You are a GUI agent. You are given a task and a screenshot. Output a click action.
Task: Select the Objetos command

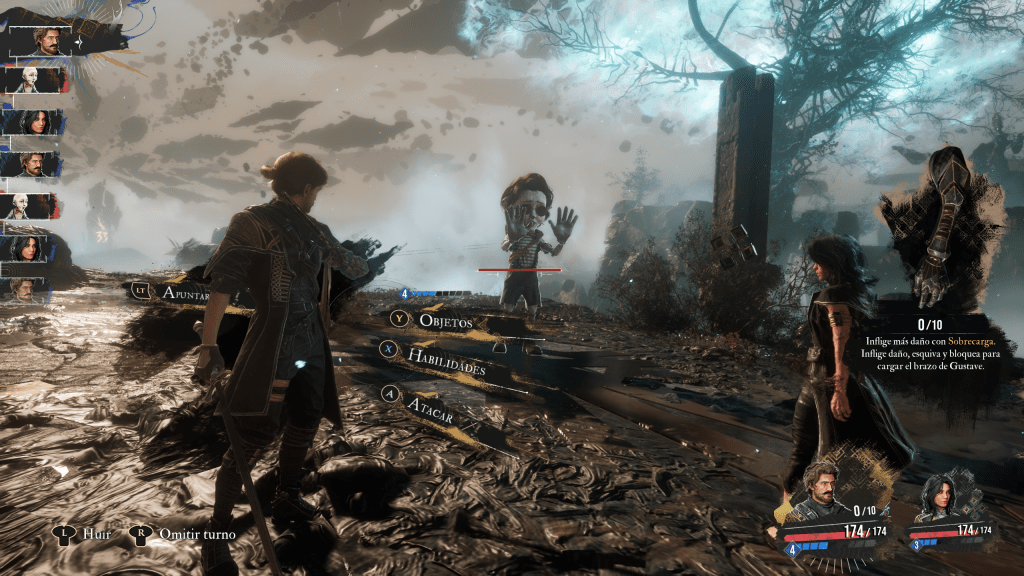(447, 322)
